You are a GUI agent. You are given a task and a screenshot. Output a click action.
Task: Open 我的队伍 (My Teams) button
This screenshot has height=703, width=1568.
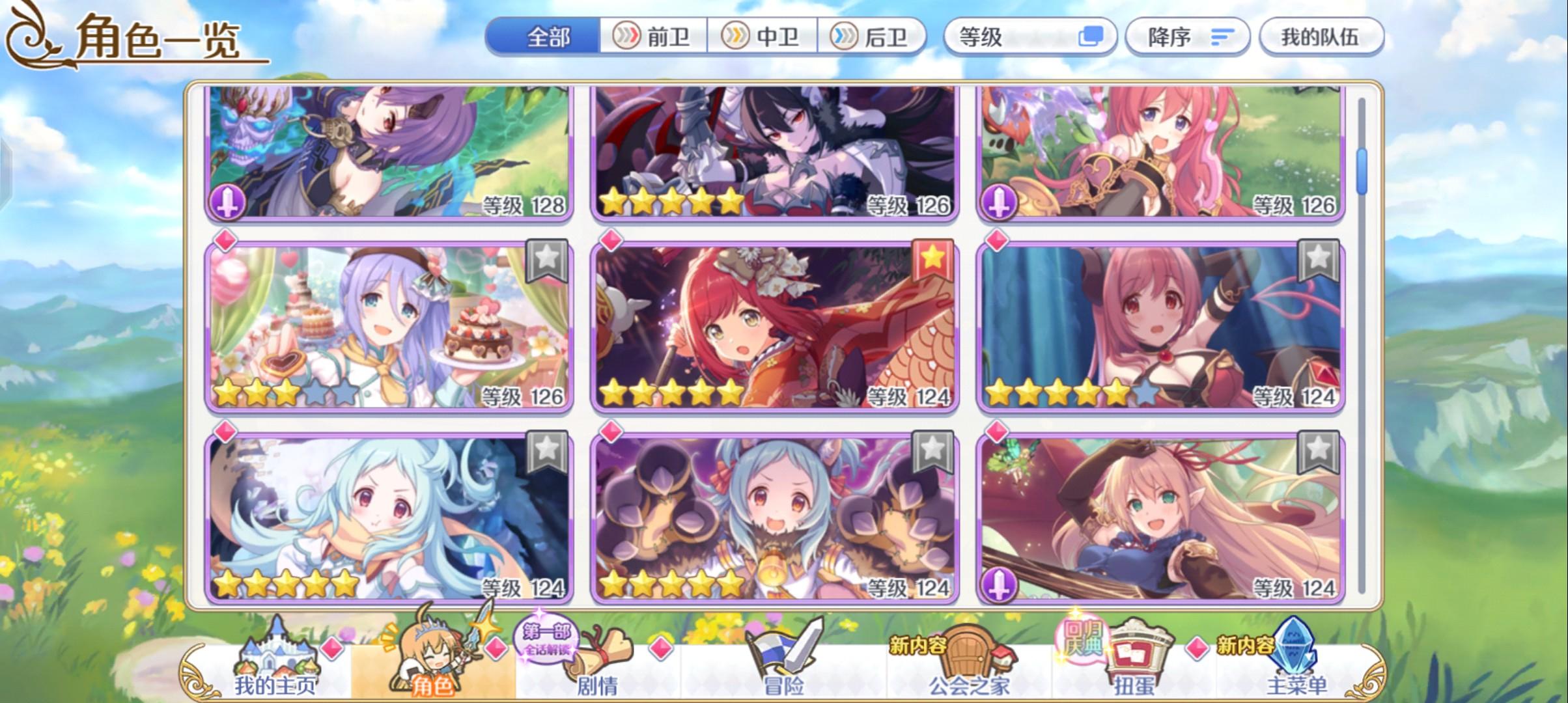(1320, 37)
